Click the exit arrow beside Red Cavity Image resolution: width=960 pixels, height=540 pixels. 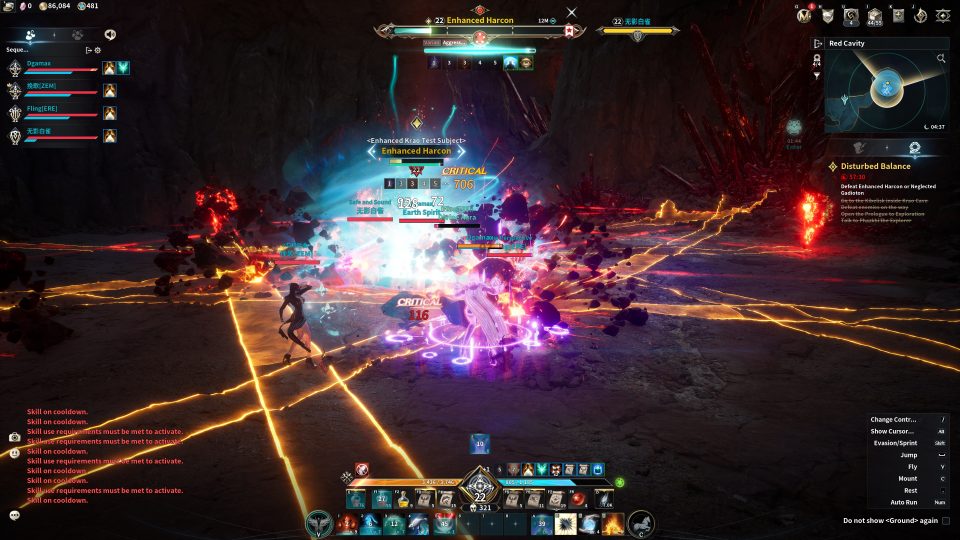click(x=818, y=44)
